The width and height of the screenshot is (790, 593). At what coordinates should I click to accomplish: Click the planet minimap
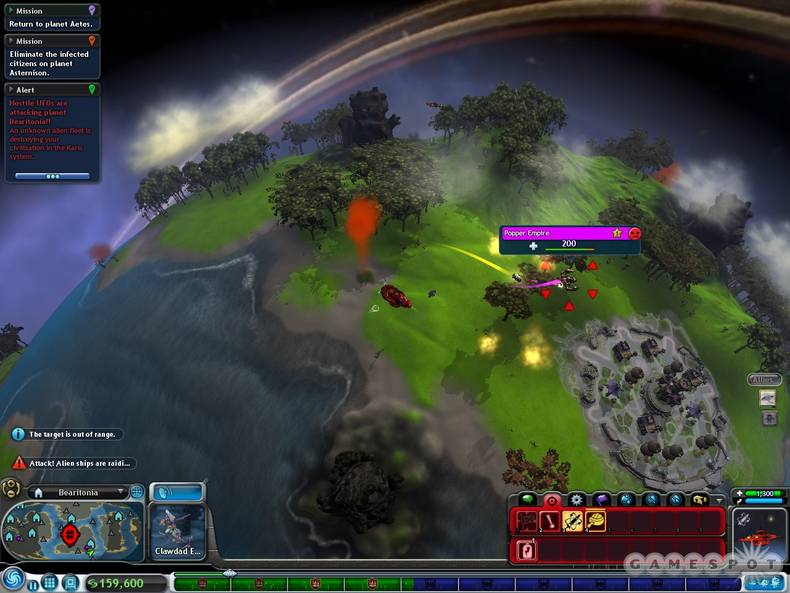tap(72, 532)
